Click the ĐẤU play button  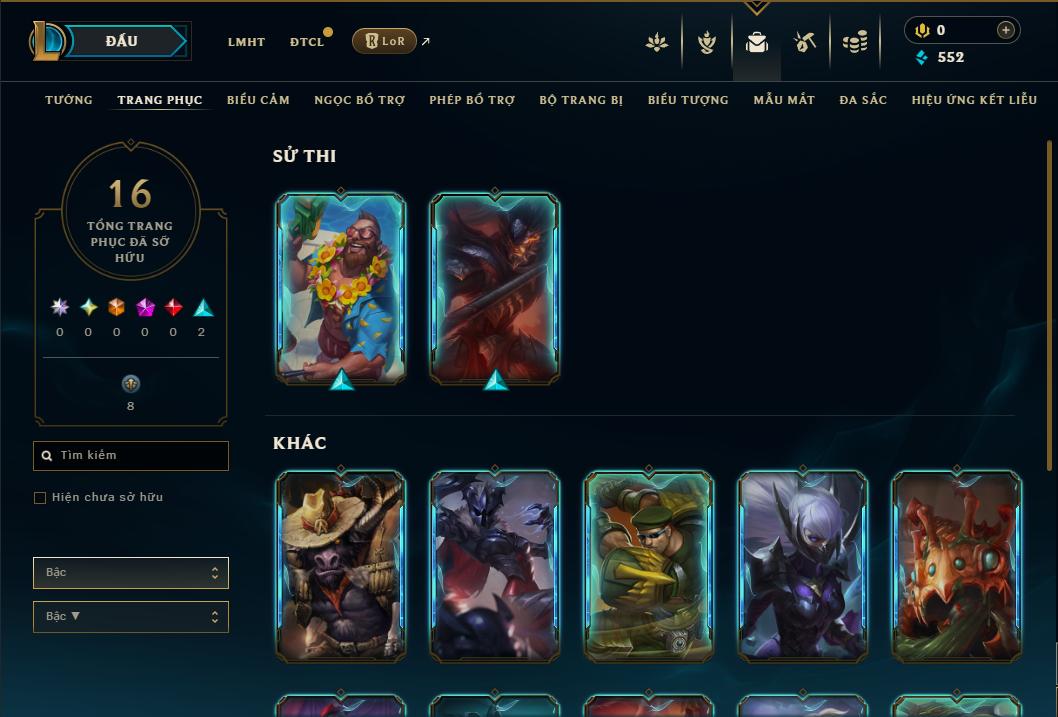tap(122, 41)
